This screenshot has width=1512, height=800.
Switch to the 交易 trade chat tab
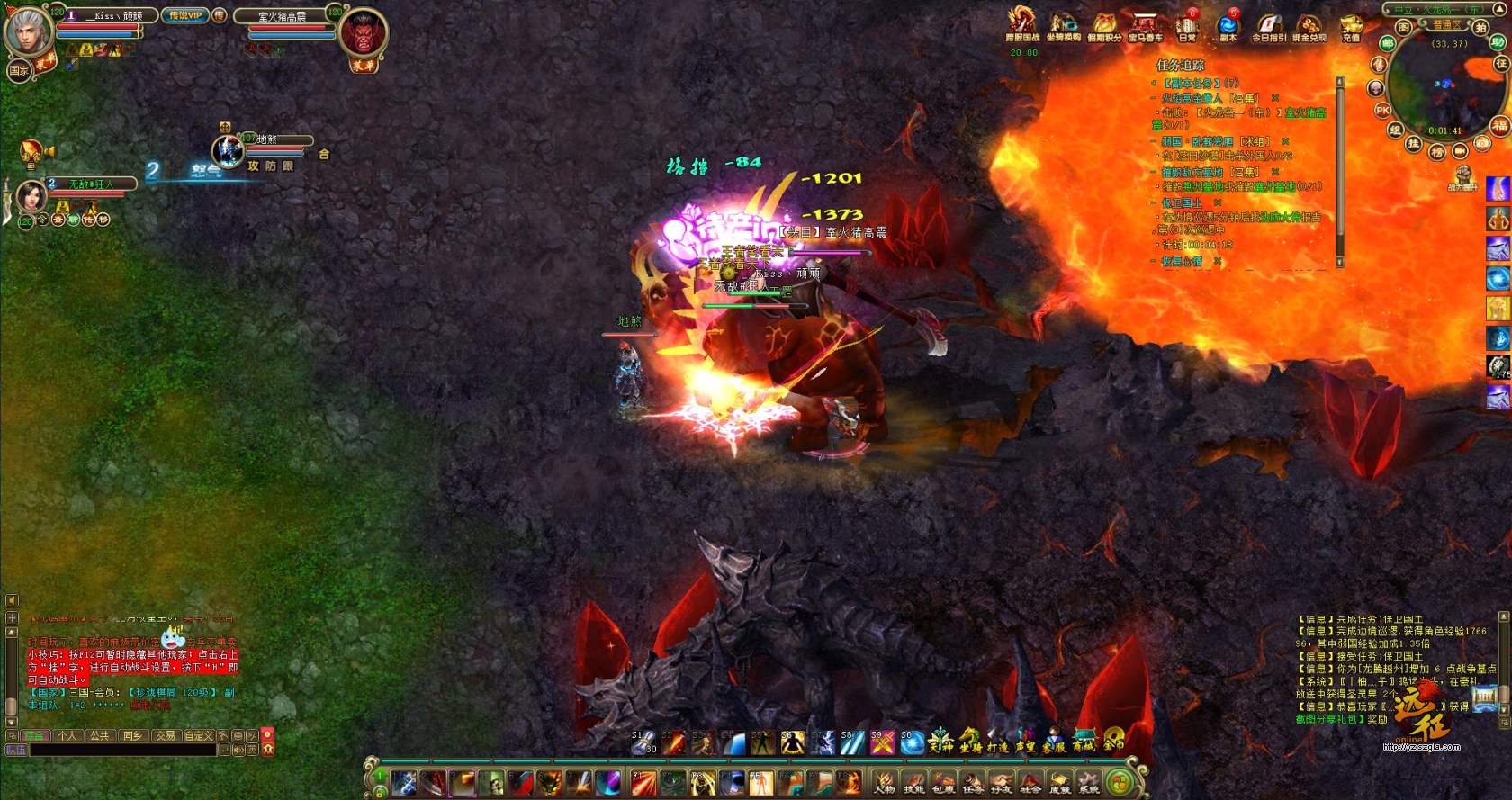pyautogui.click(x=165, y=735)
